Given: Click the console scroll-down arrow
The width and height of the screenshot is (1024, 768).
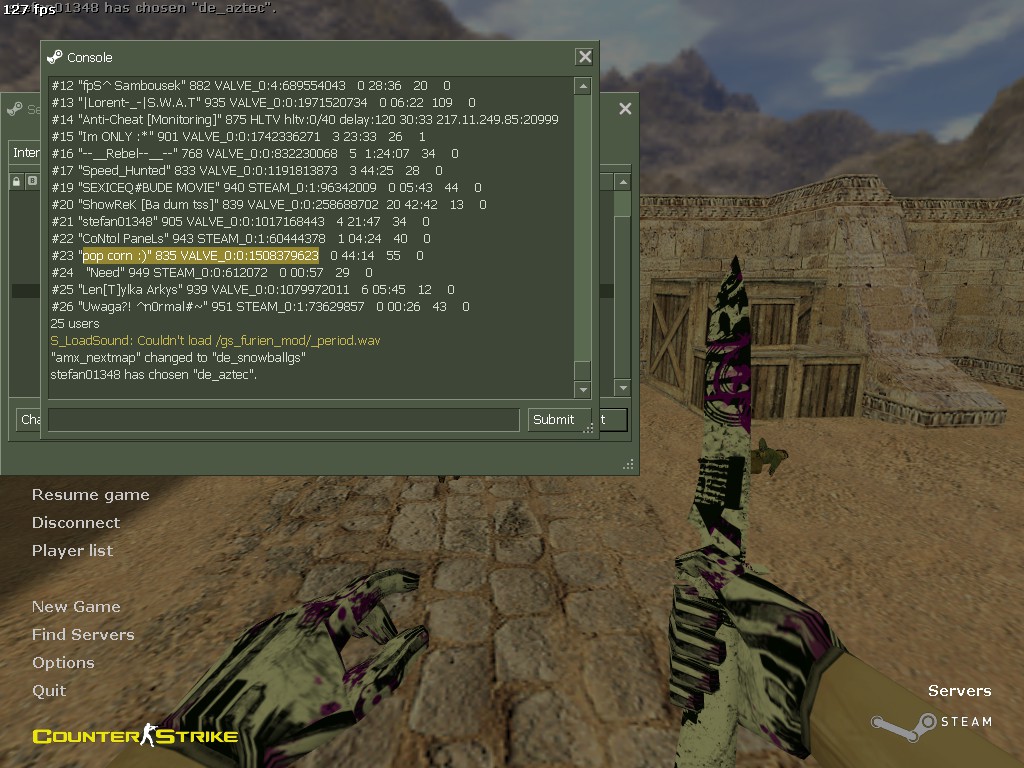Looking at the screenshot, I should pos(582,388).
